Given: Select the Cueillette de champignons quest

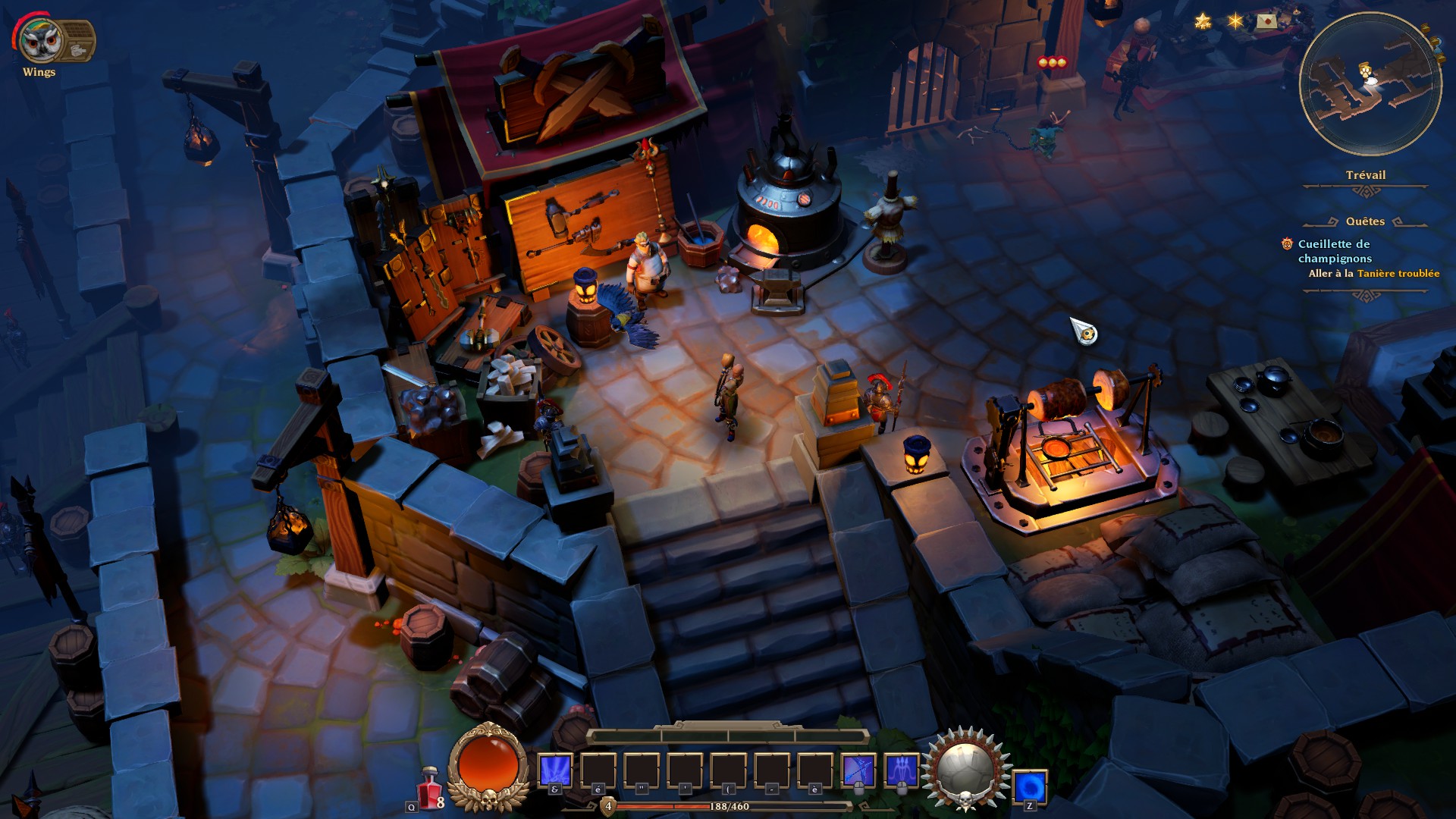Looking at the screenshot, I should click(1335, 251).
